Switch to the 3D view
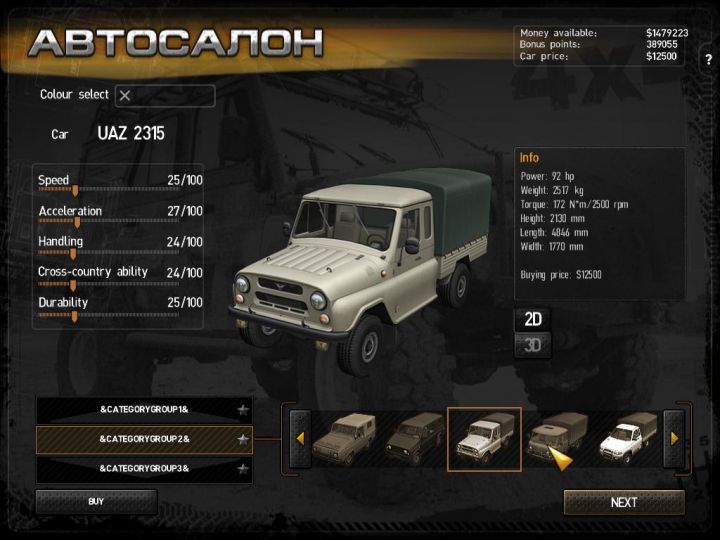This screenshot has width=720, height=540. 533,346
